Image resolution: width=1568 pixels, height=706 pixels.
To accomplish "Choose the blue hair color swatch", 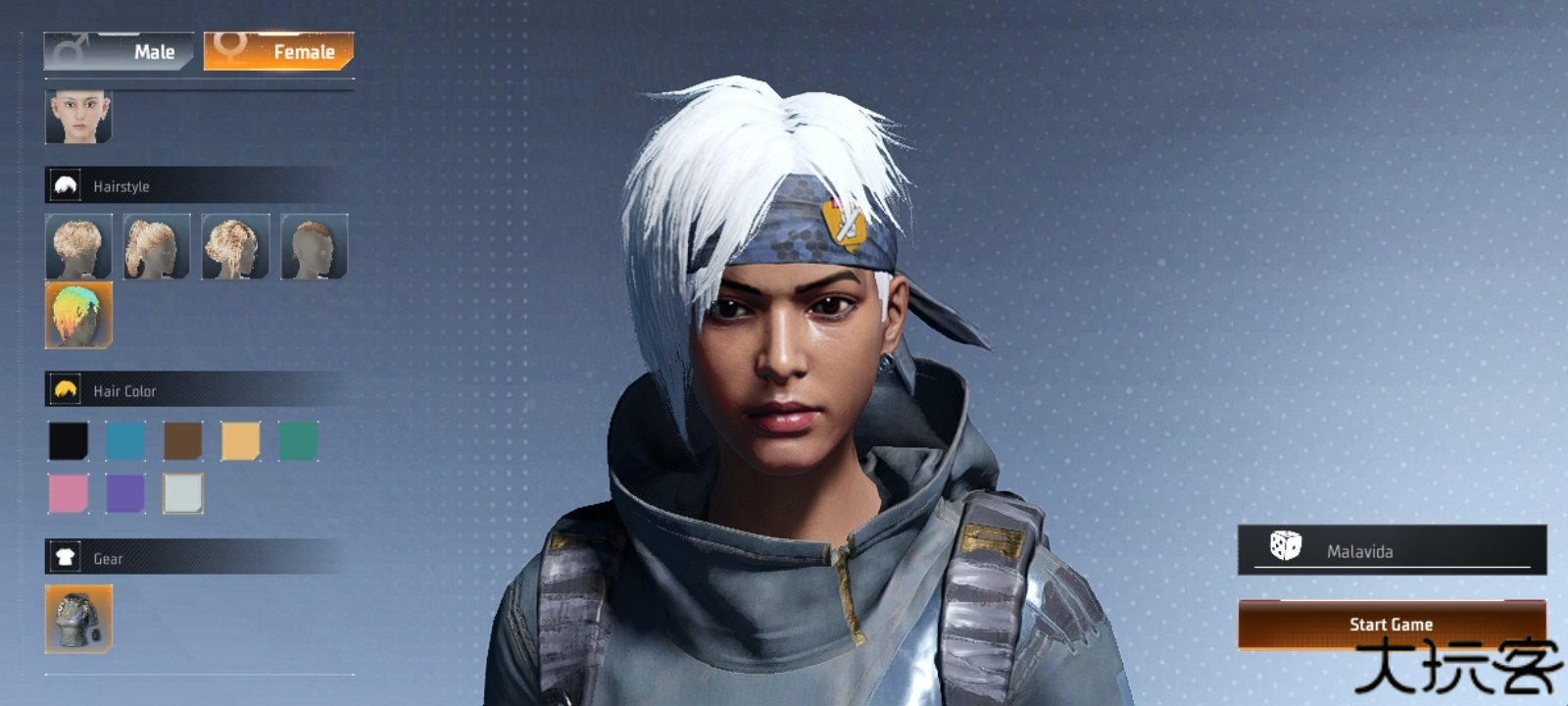I will coord(125,441).
